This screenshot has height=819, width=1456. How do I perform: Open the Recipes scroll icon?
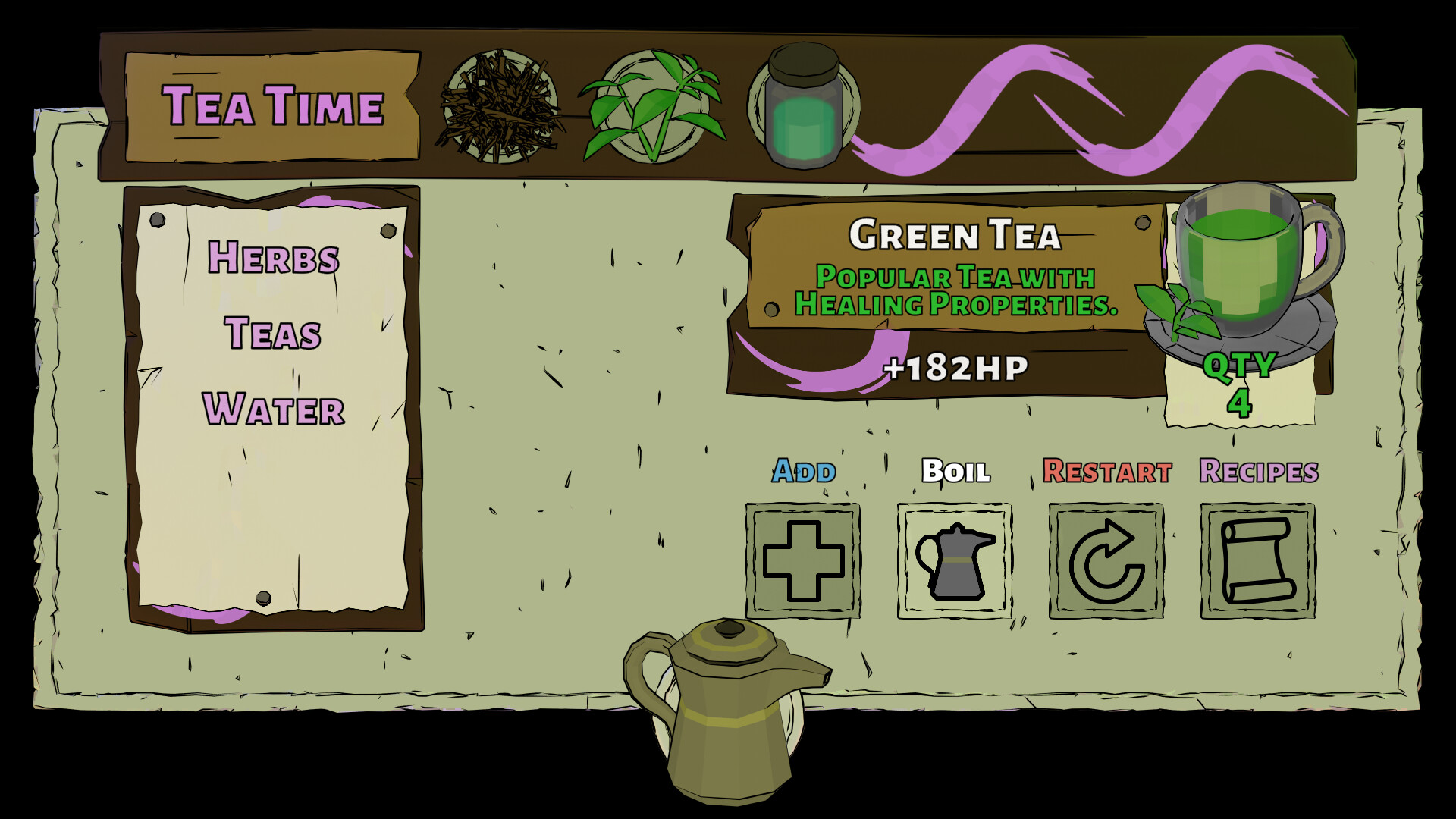(1256, 563)
